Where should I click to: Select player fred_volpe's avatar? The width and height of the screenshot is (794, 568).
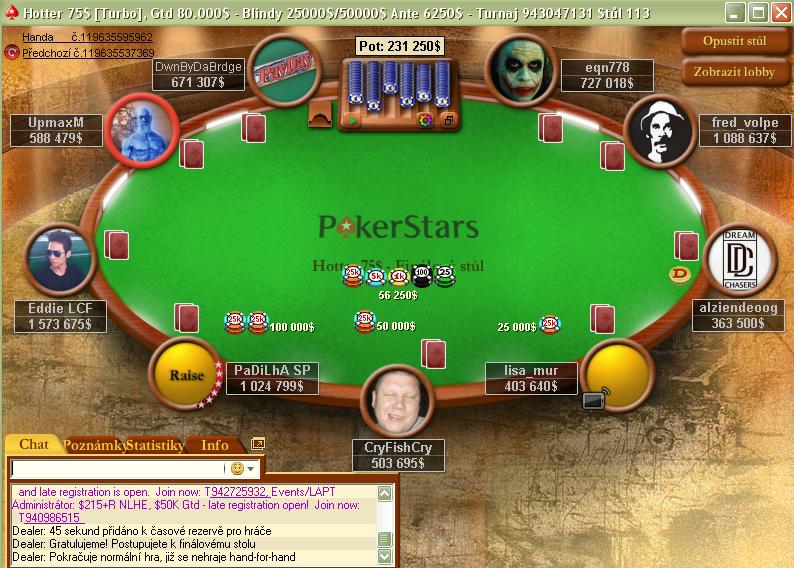coord(659,131)
